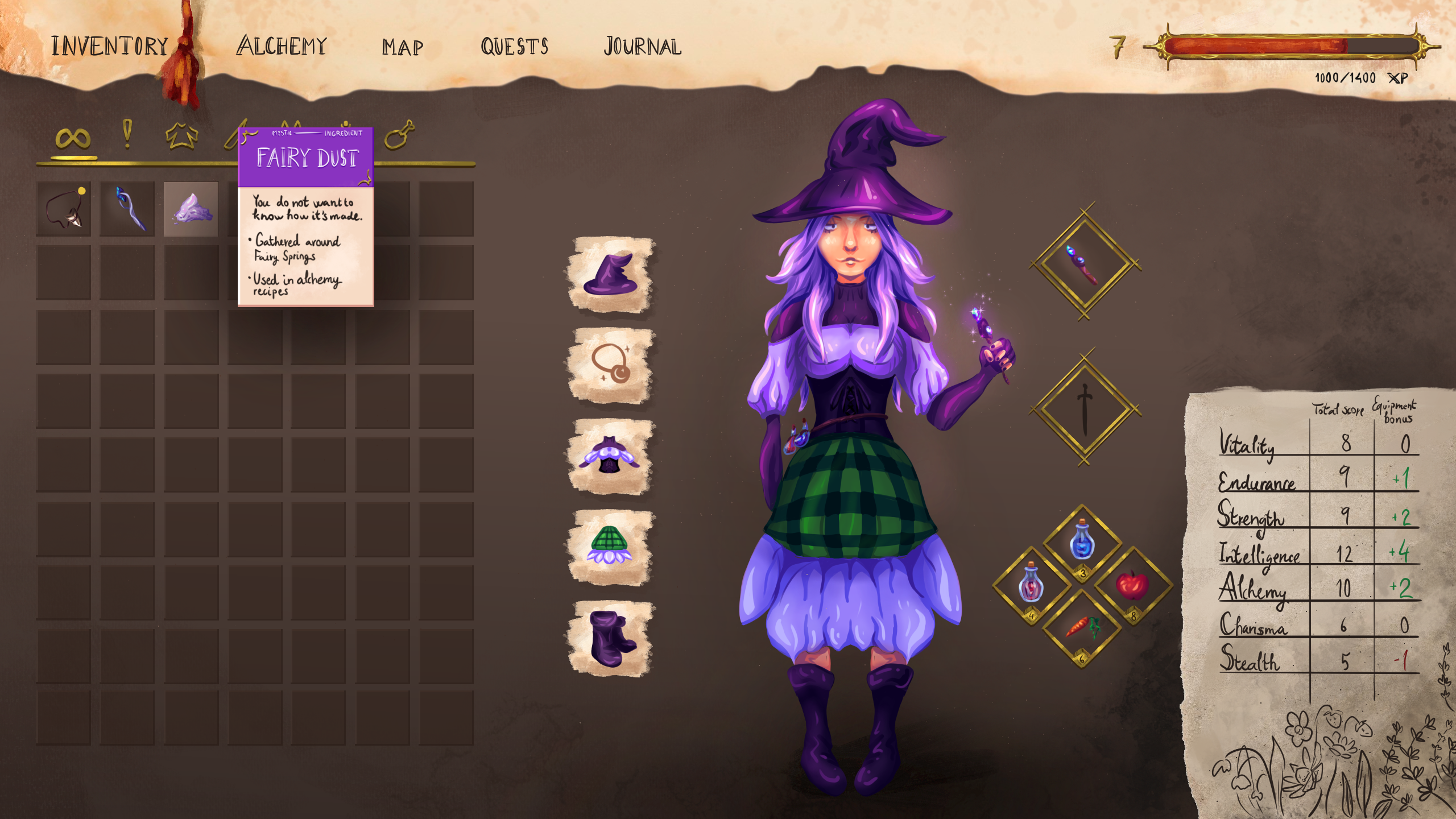View the Journal tab
The width and height of the screenshot is (1456, 819).
(642, 47)
